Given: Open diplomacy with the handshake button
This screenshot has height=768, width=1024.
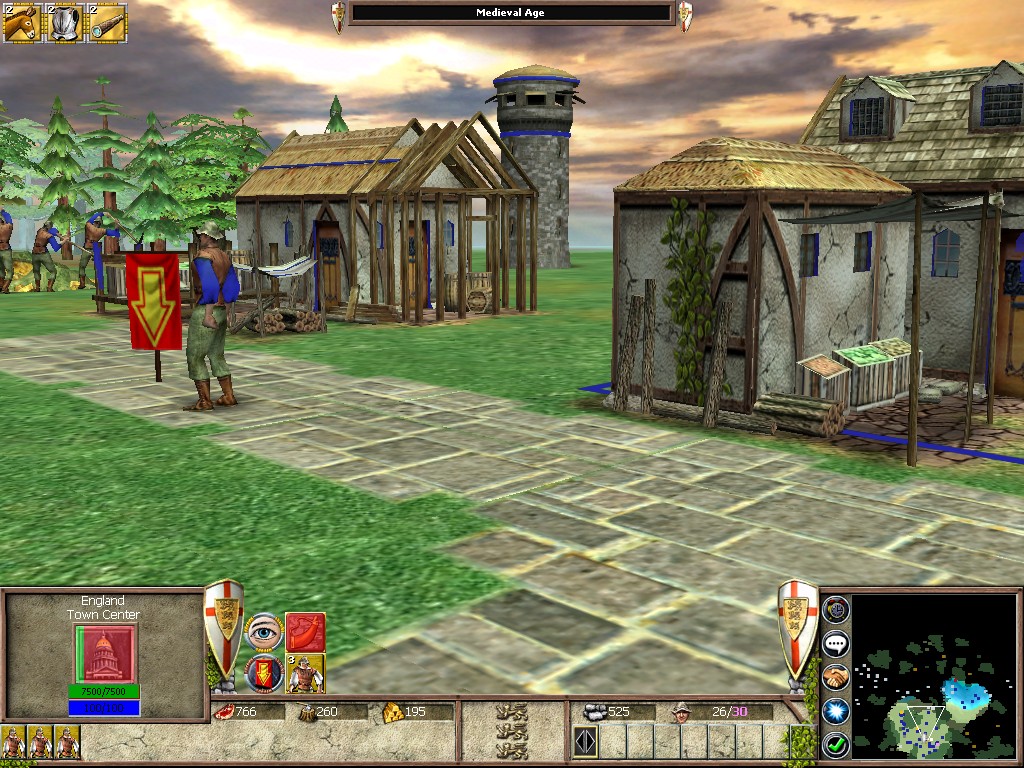Looking at the screenshot, I should [x=835, y=677].
